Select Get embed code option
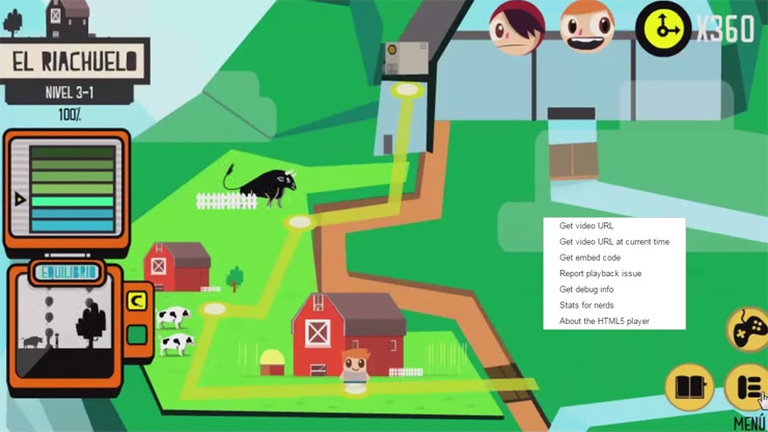Image resolution: width=768 pixels, height=432 pixels. (x=590, y=258)
